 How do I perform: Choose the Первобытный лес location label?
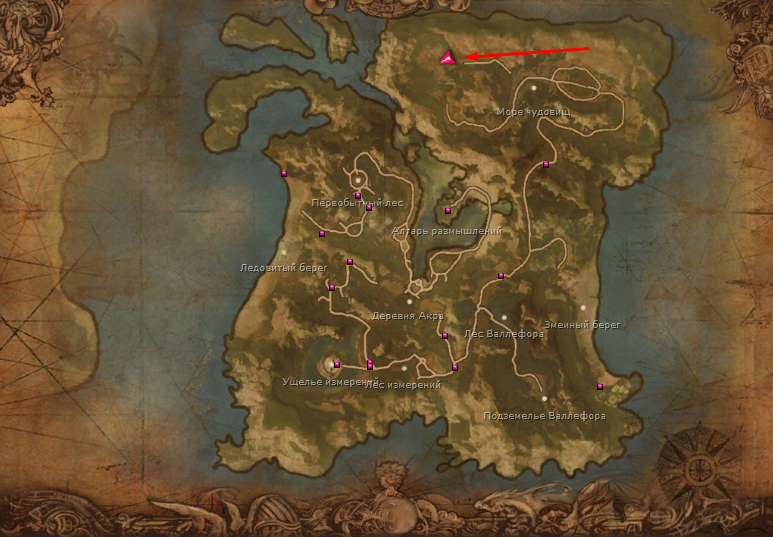pyautogui.click(x=357, y=202)
